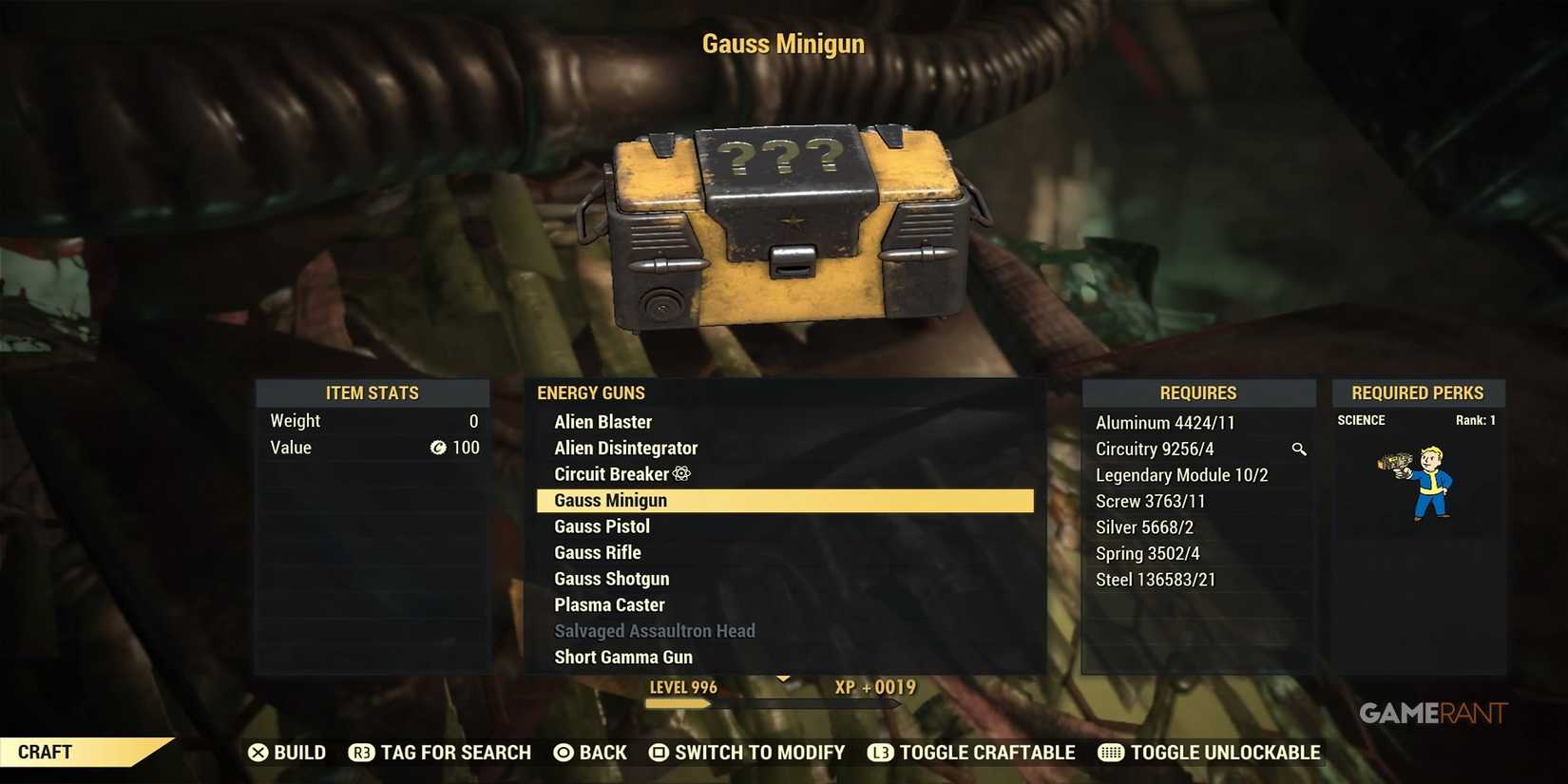Switch to the CRAFT tab
This screenshot has height=784, width=1568.
tap(46, 752)
